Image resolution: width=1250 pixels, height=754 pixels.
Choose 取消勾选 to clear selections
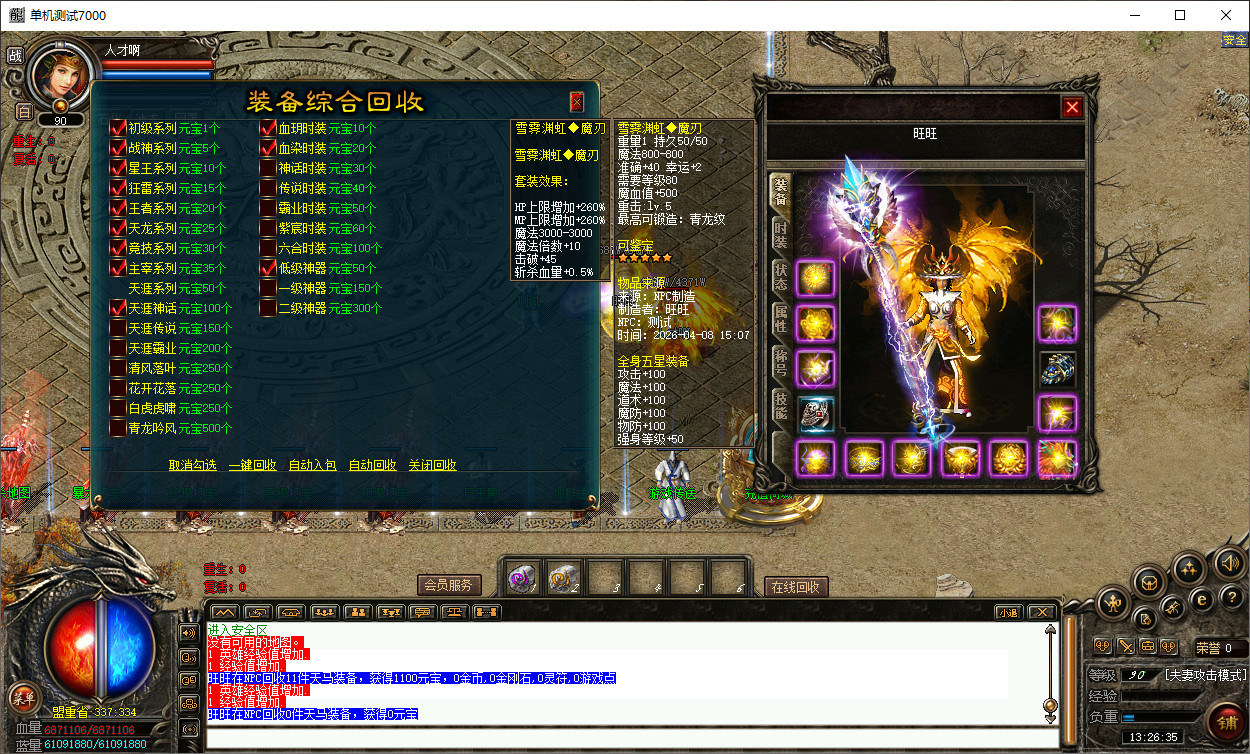click(192, 465)
